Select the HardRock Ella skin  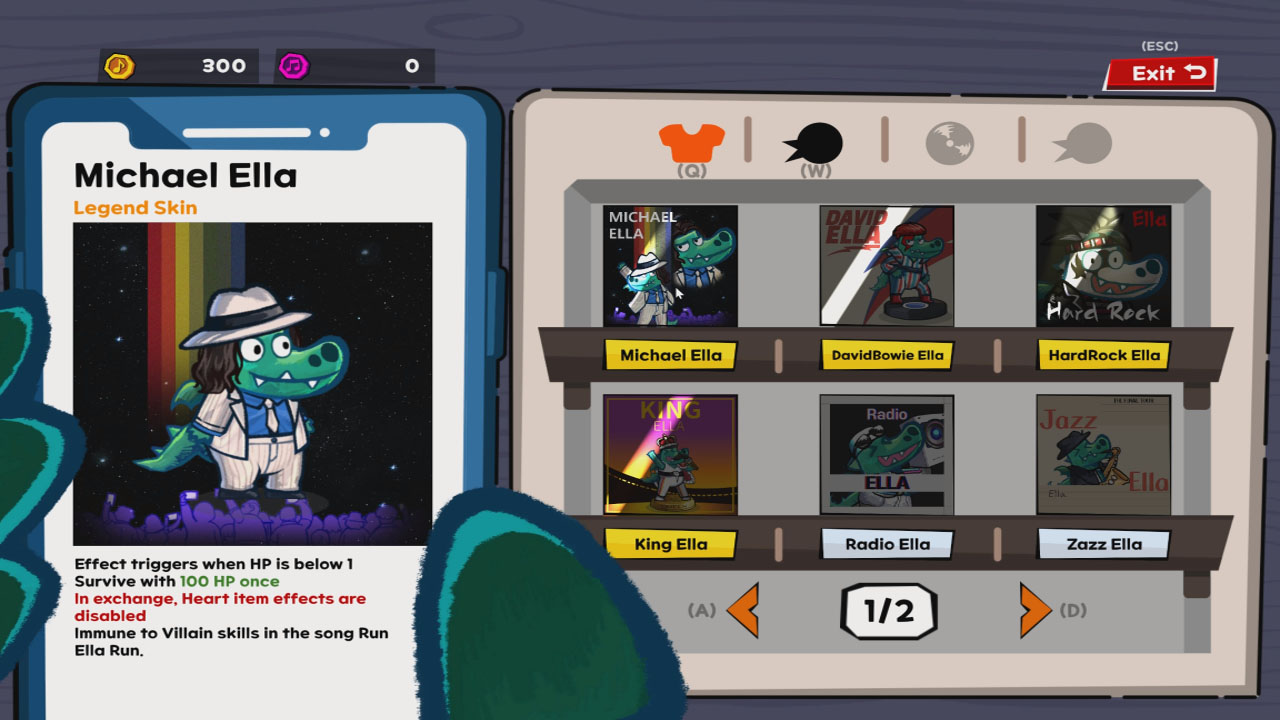pos(1104,354)
